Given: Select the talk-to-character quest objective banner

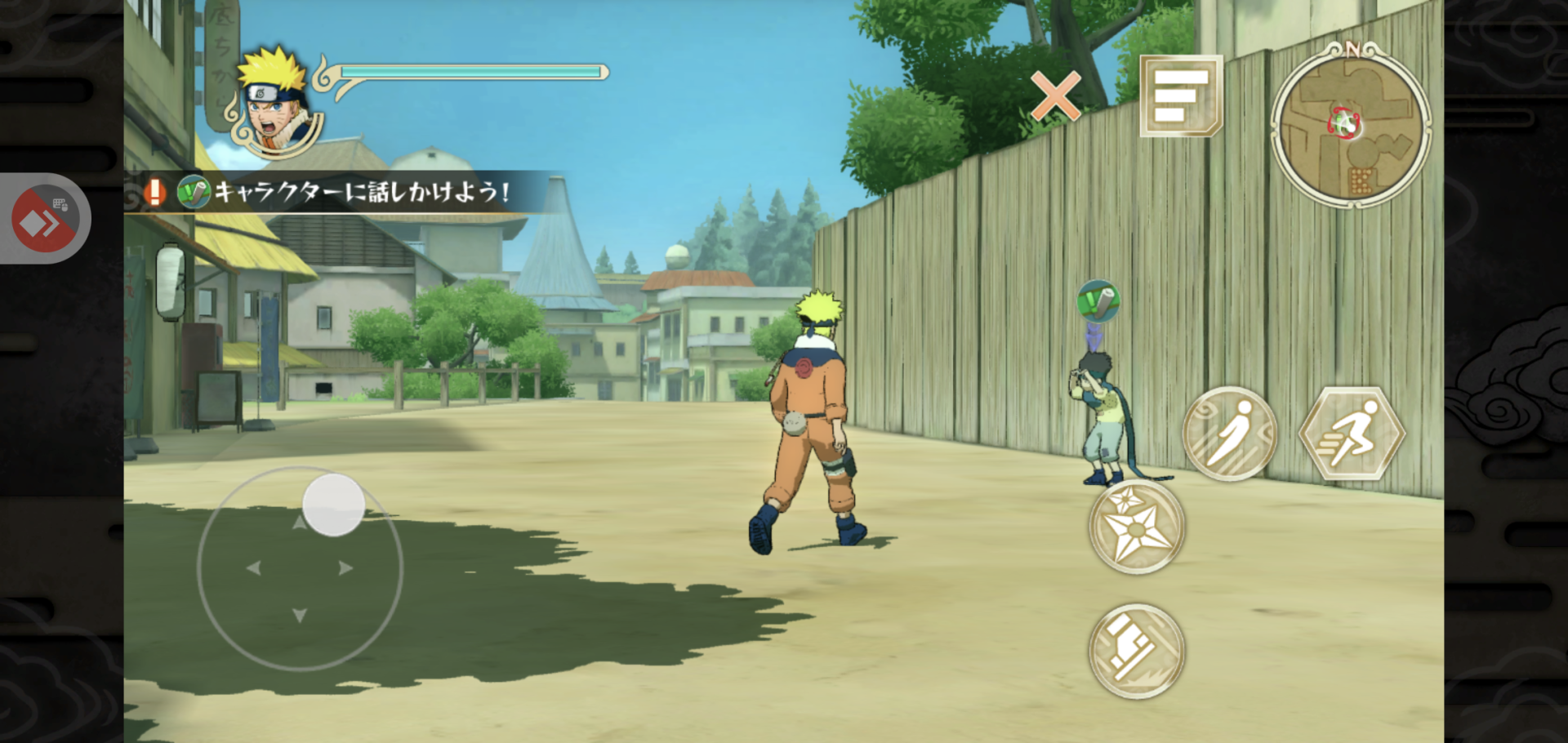Looking at the screenshot, I should click(x=343, y=192).
